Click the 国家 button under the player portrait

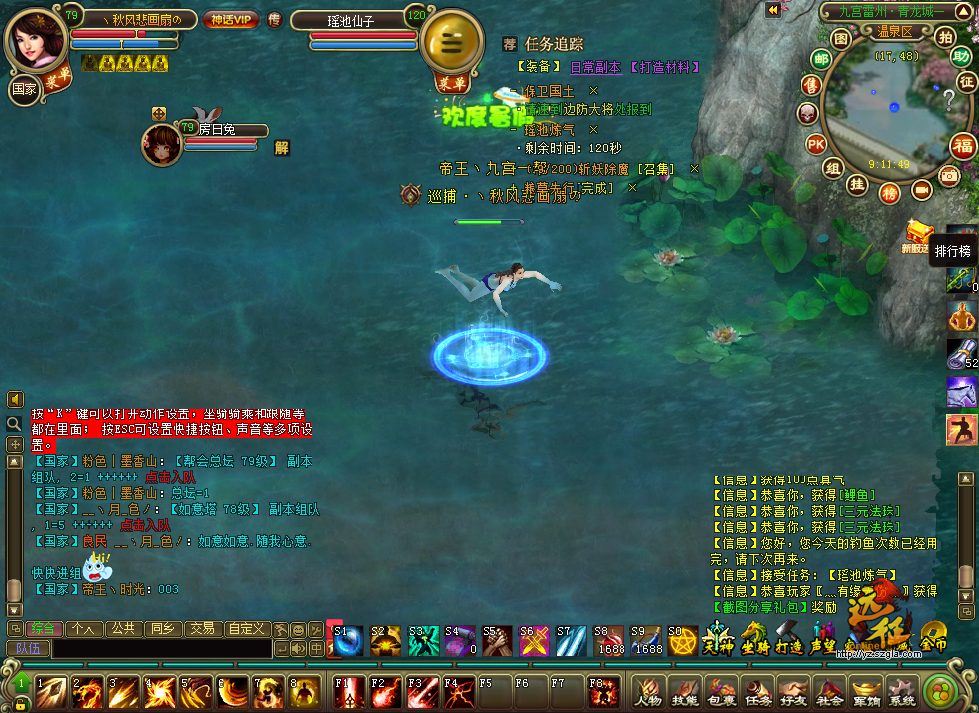[24, 89]
